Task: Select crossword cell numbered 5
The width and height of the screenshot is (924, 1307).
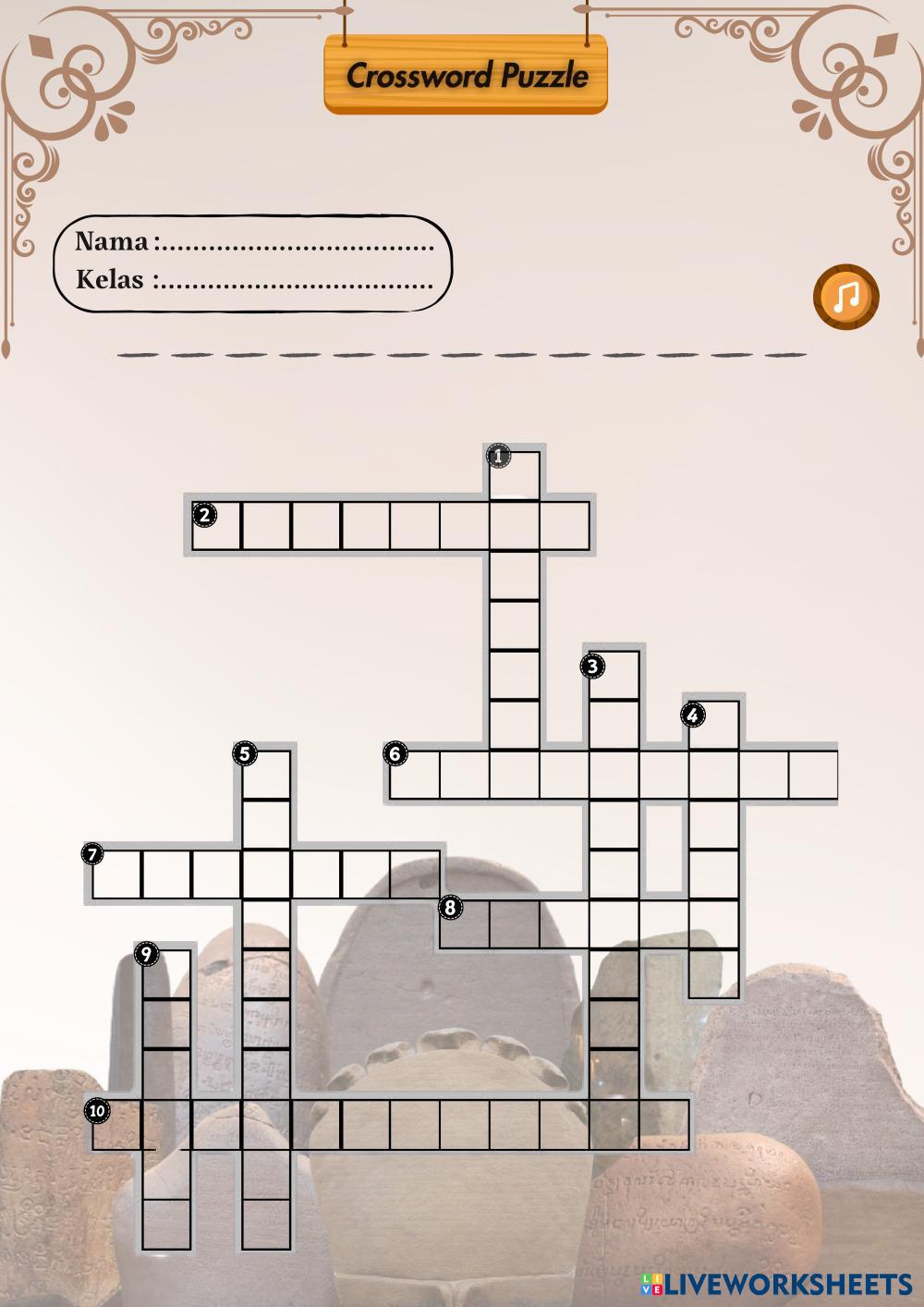Action: tap(267, 775)
